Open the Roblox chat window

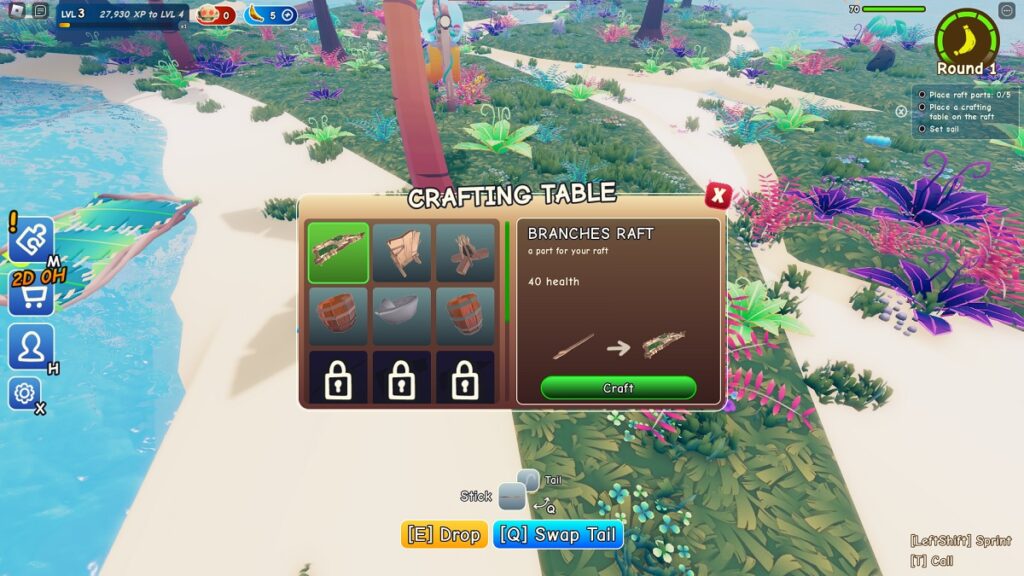[40, 11]
